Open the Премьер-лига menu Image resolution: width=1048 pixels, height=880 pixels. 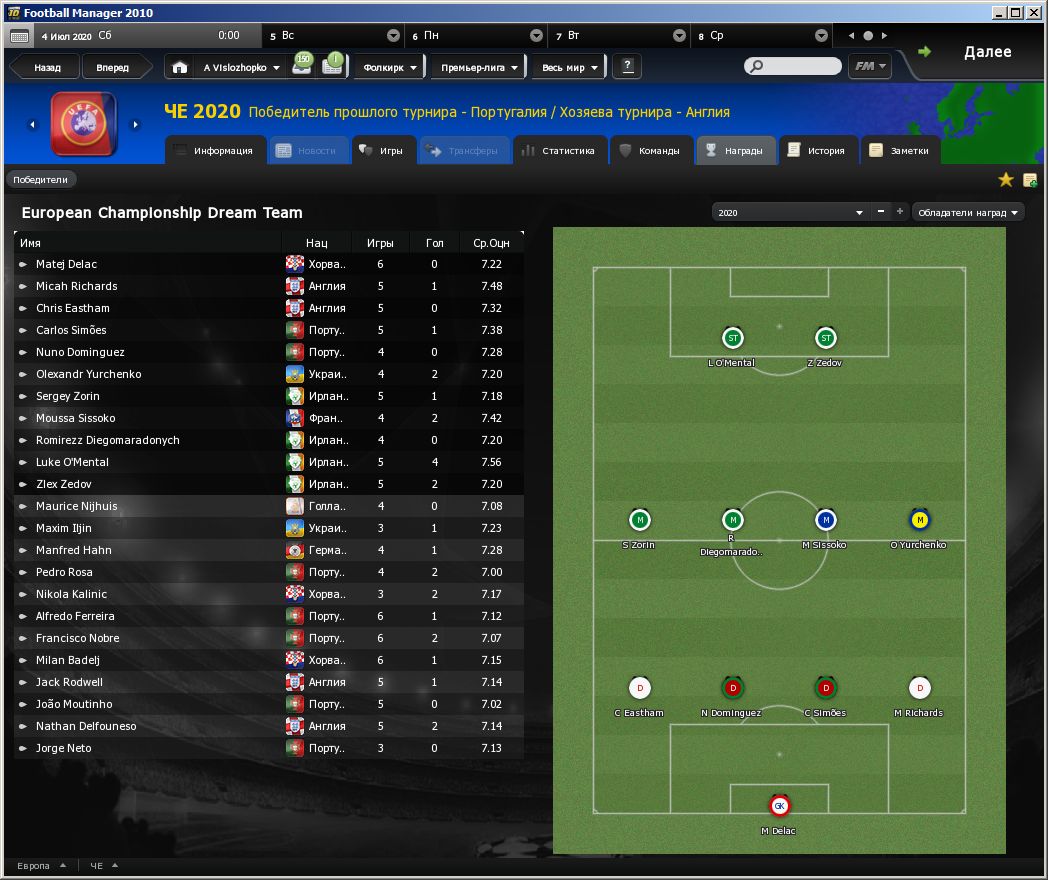480,68
